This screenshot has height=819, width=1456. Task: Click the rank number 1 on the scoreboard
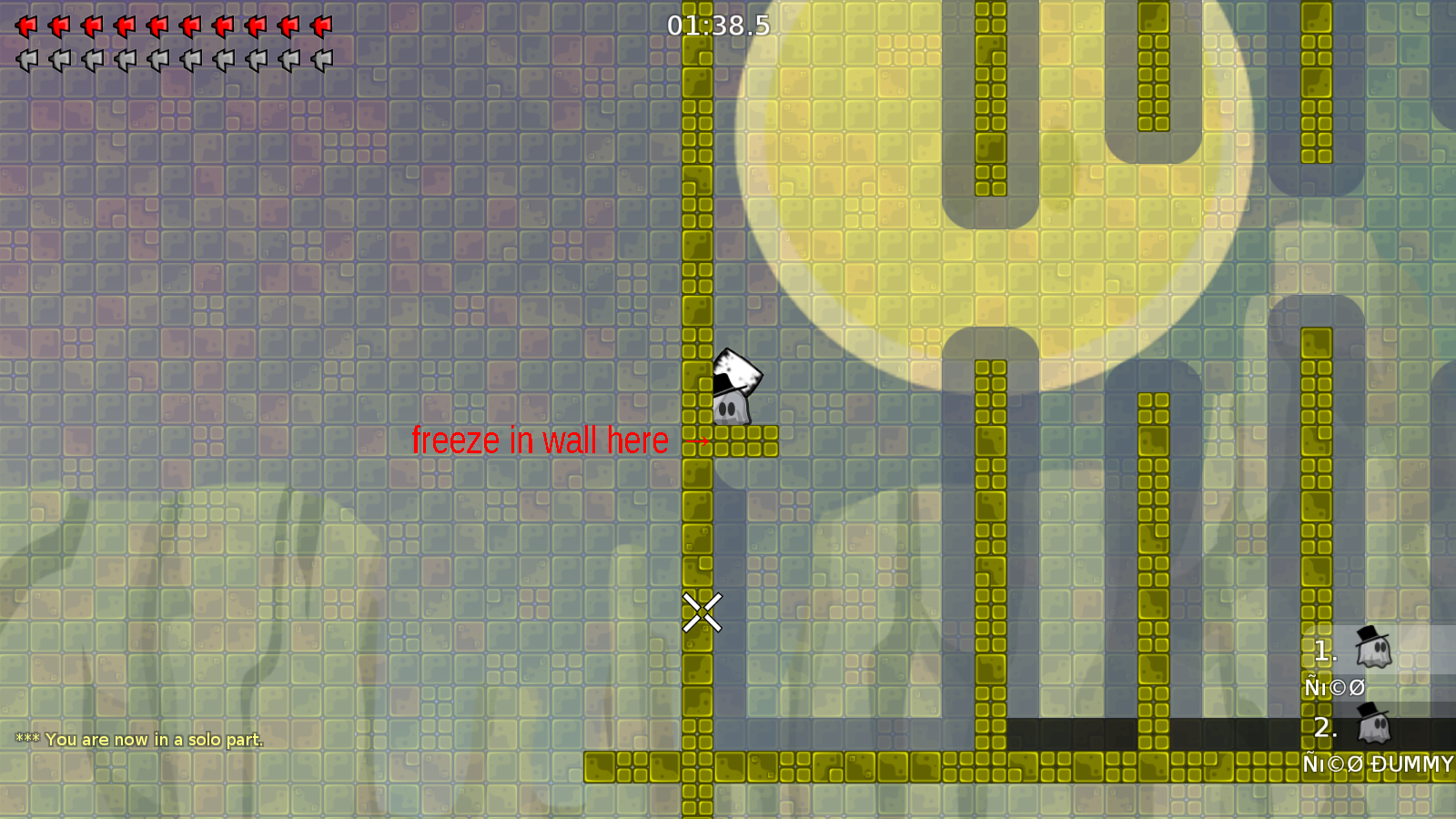pyautogui.click(x=1326, y=652)
